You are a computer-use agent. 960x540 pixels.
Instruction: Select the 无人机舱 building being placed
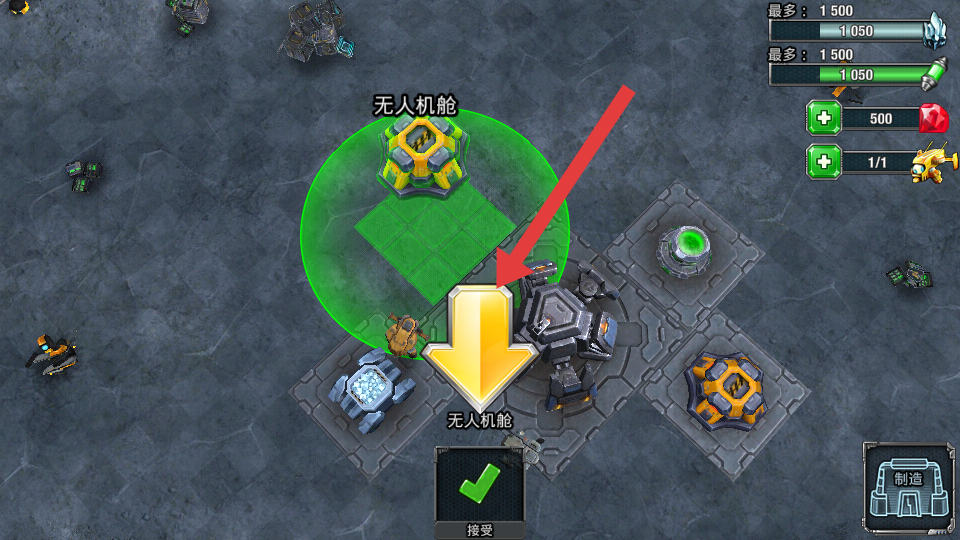[424, 152]
